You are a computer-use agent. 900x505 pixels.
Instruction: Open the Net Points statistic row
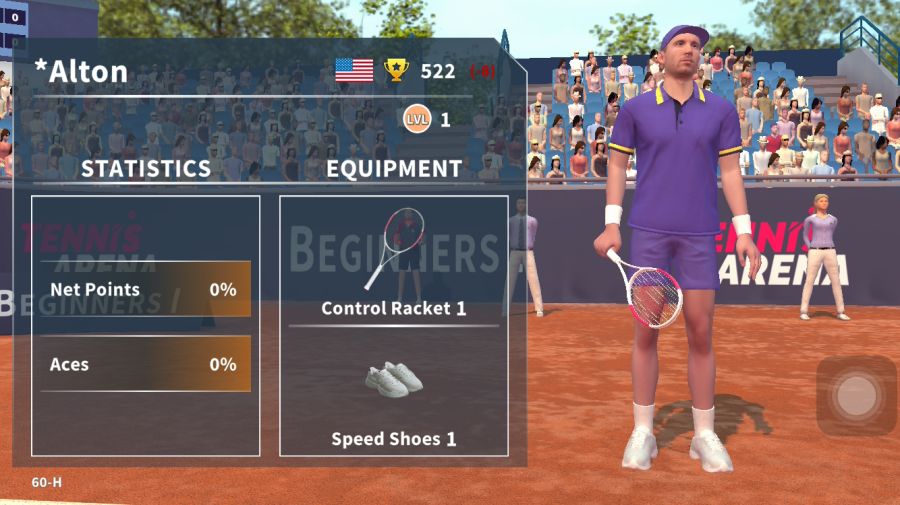145,290
